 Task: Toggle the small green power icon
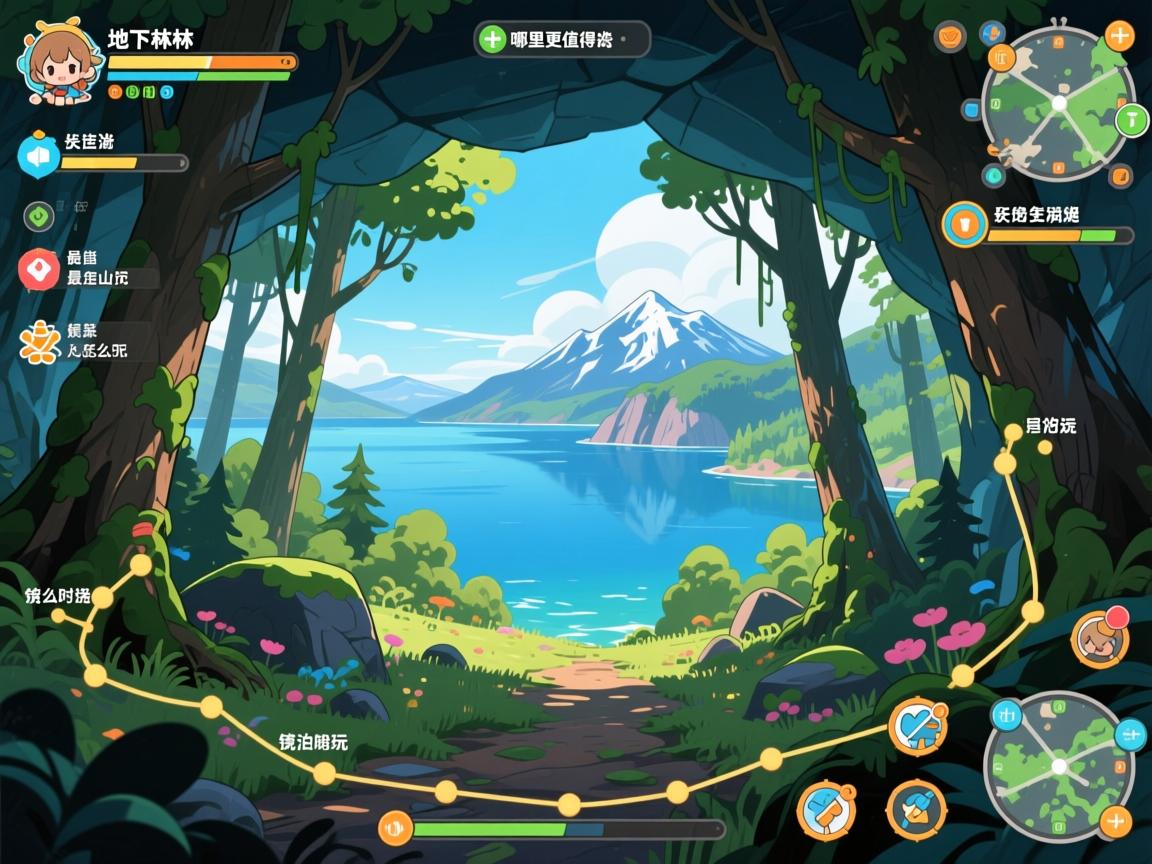coord(39,214)
